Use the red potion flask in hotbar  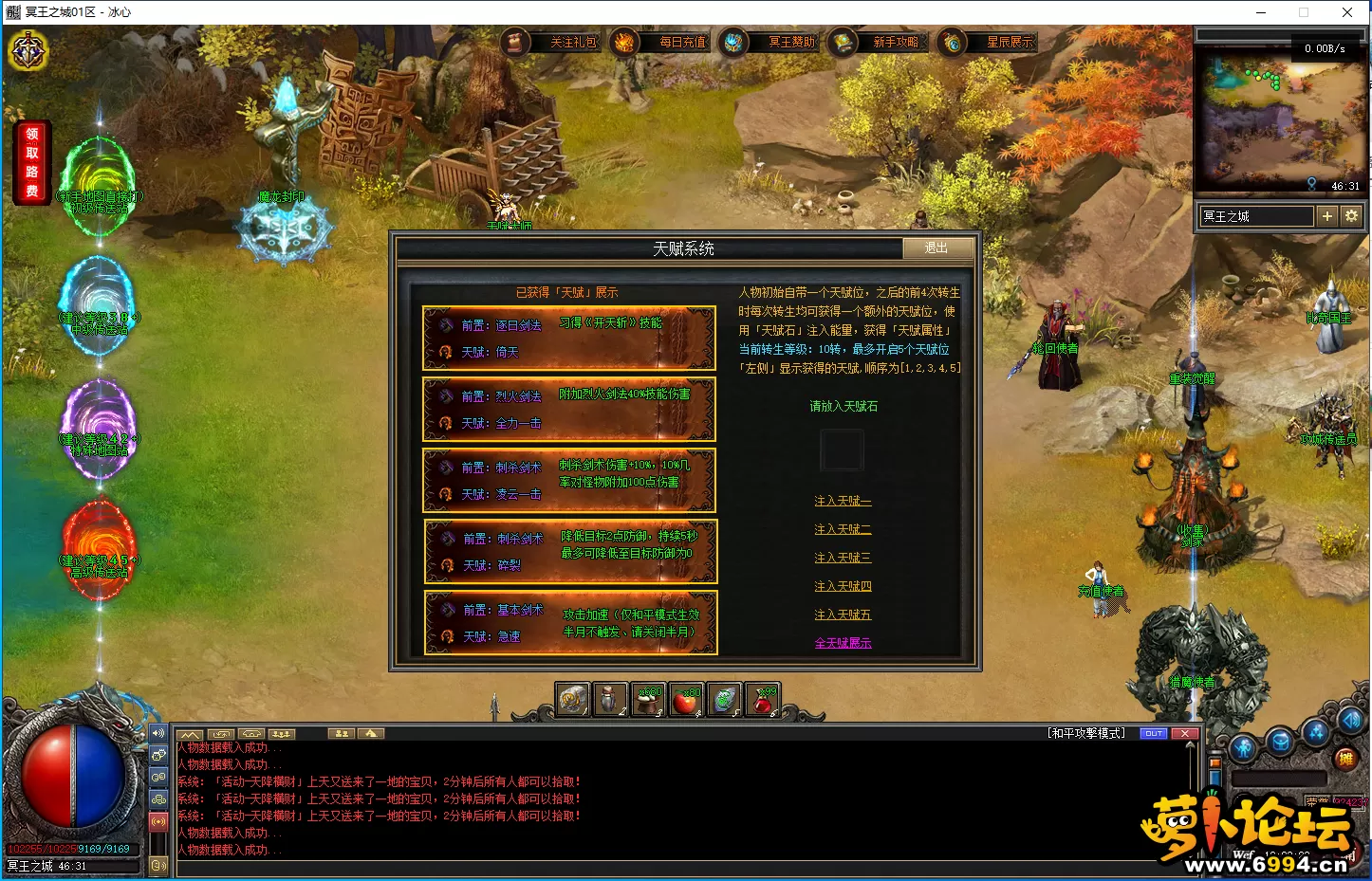coord(762,700)
